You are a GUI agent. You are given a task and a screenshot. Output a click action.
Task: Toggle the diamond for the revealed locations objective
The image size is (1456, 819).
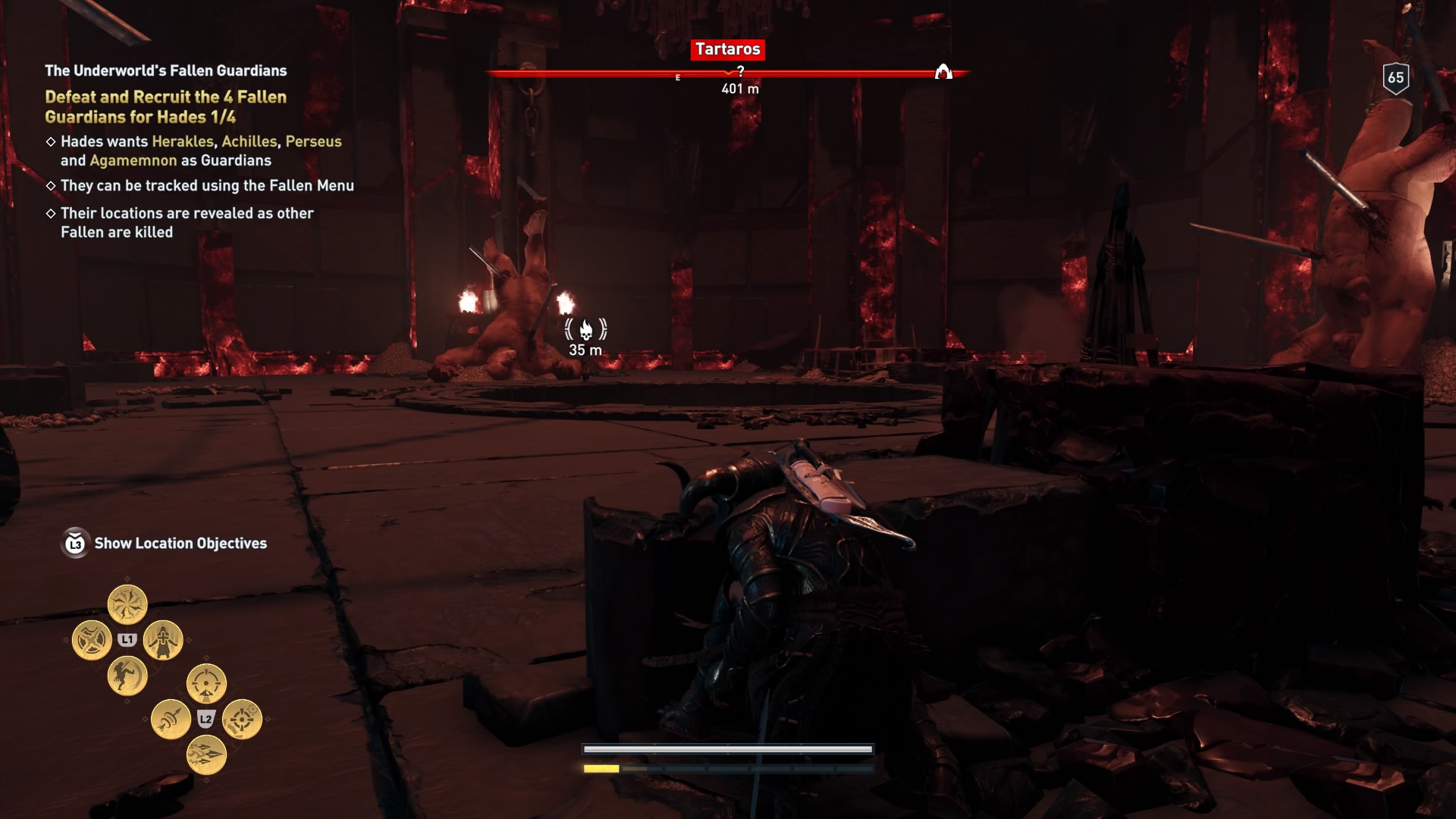(52, 213)
